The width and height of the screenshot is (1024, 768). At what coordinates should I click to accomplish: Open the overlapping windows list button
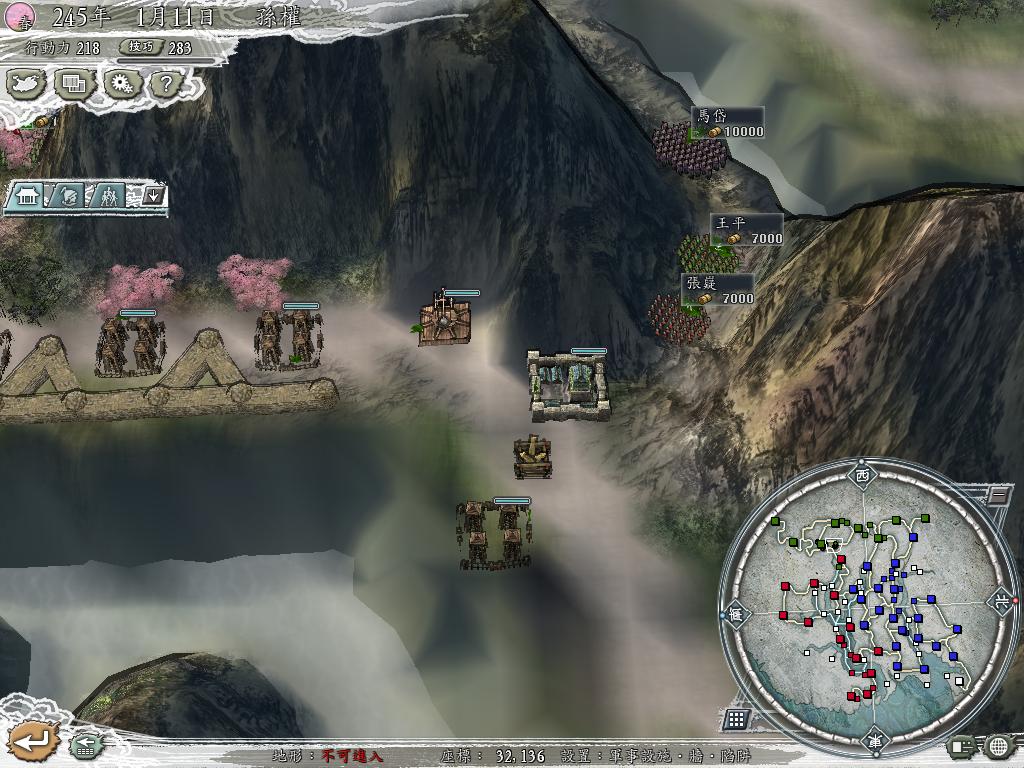coord(75,84)
